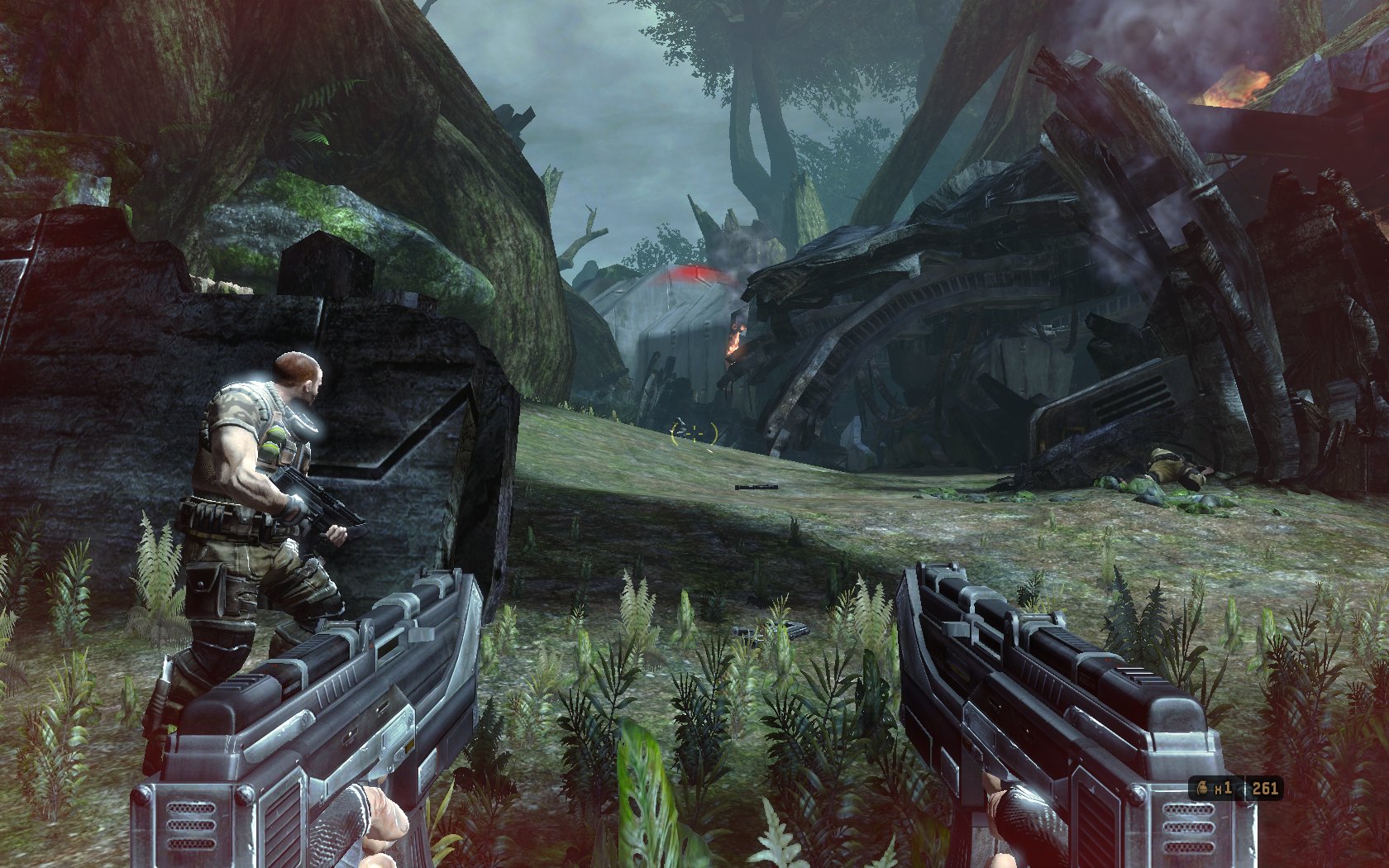
Task: Select the grenade icon in the HUD
Action: point(1200,788)
